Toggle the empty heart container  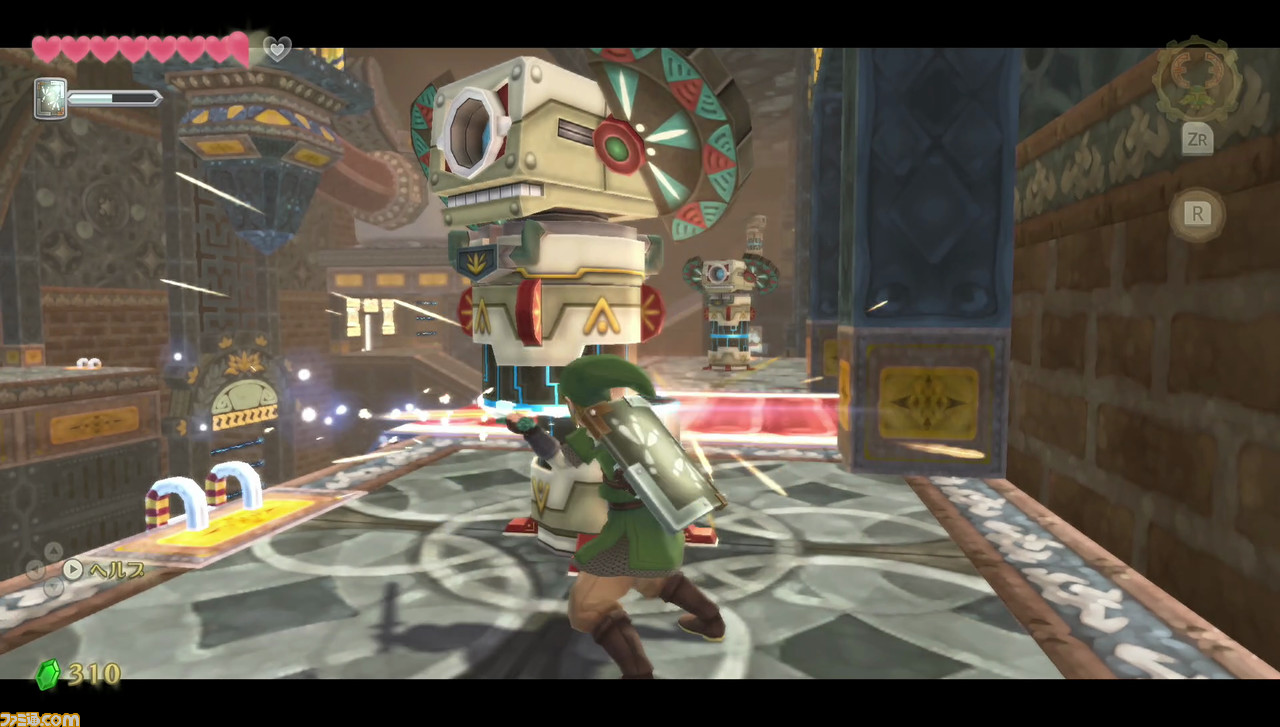pos(277,48)
